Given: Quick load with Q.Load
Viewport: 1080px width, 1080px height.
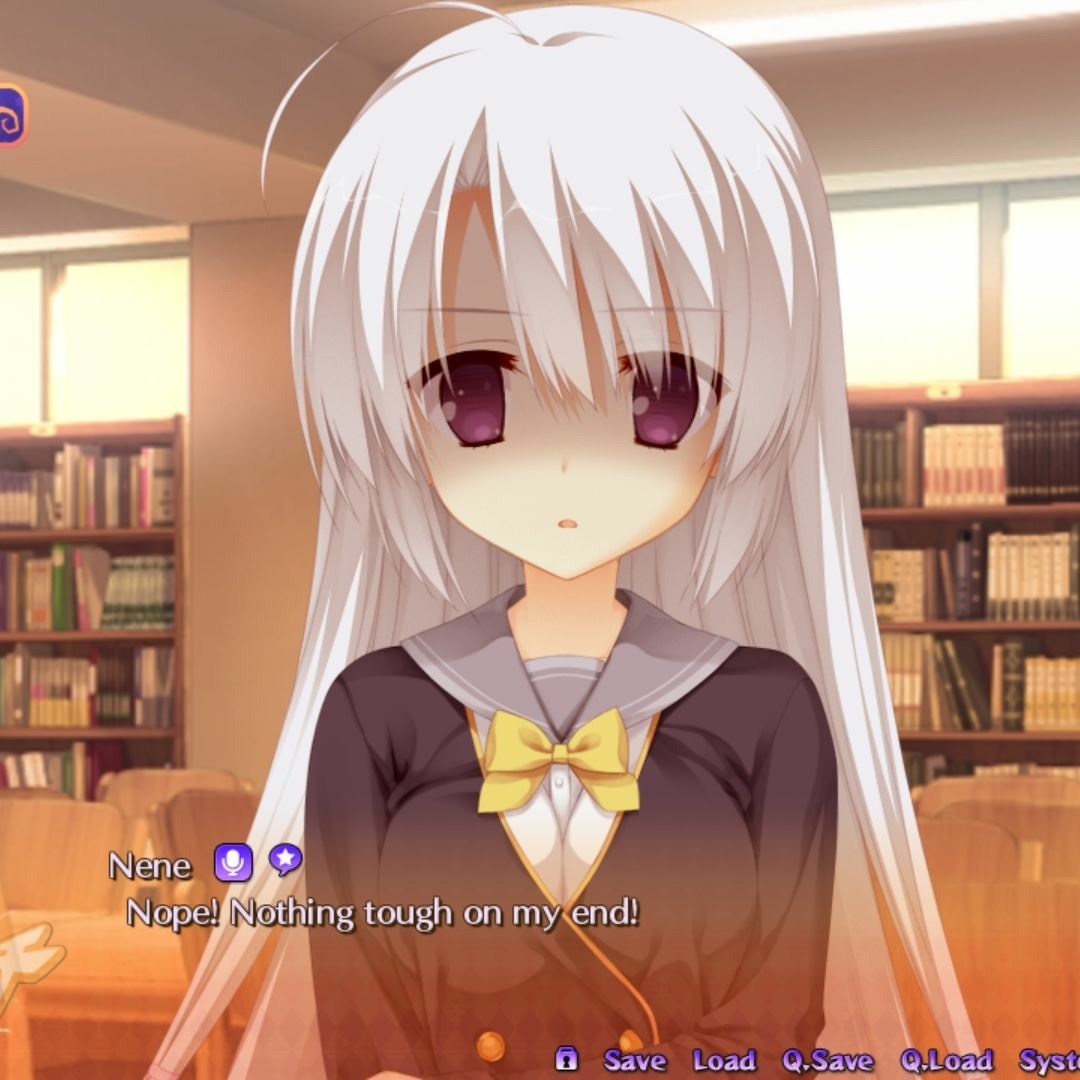Looking at the screenshot, I should pos(945,1060).
